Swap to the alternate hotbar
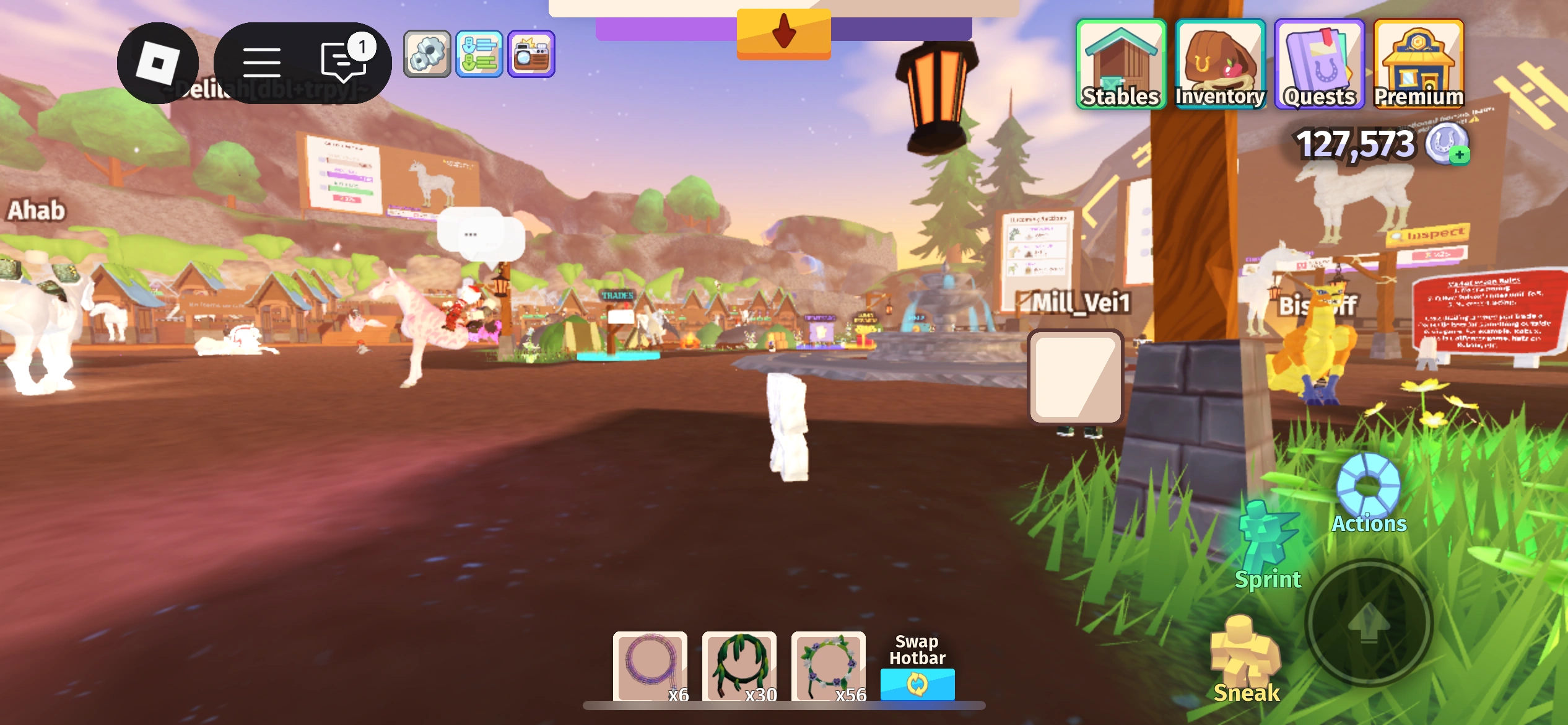The image size is (1568, 725). 917,685
